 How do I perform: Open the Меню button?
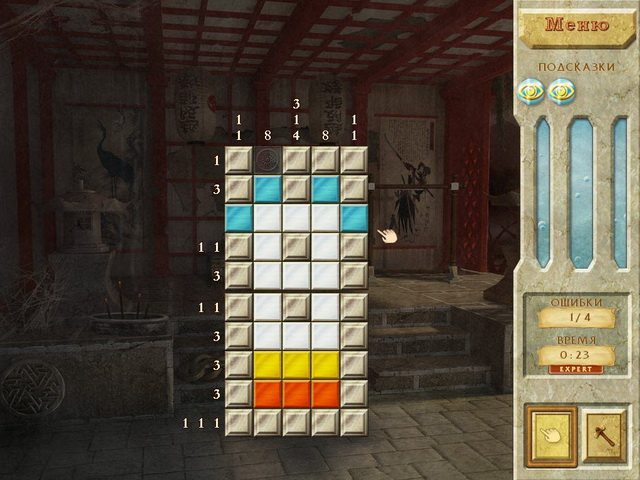577,26
